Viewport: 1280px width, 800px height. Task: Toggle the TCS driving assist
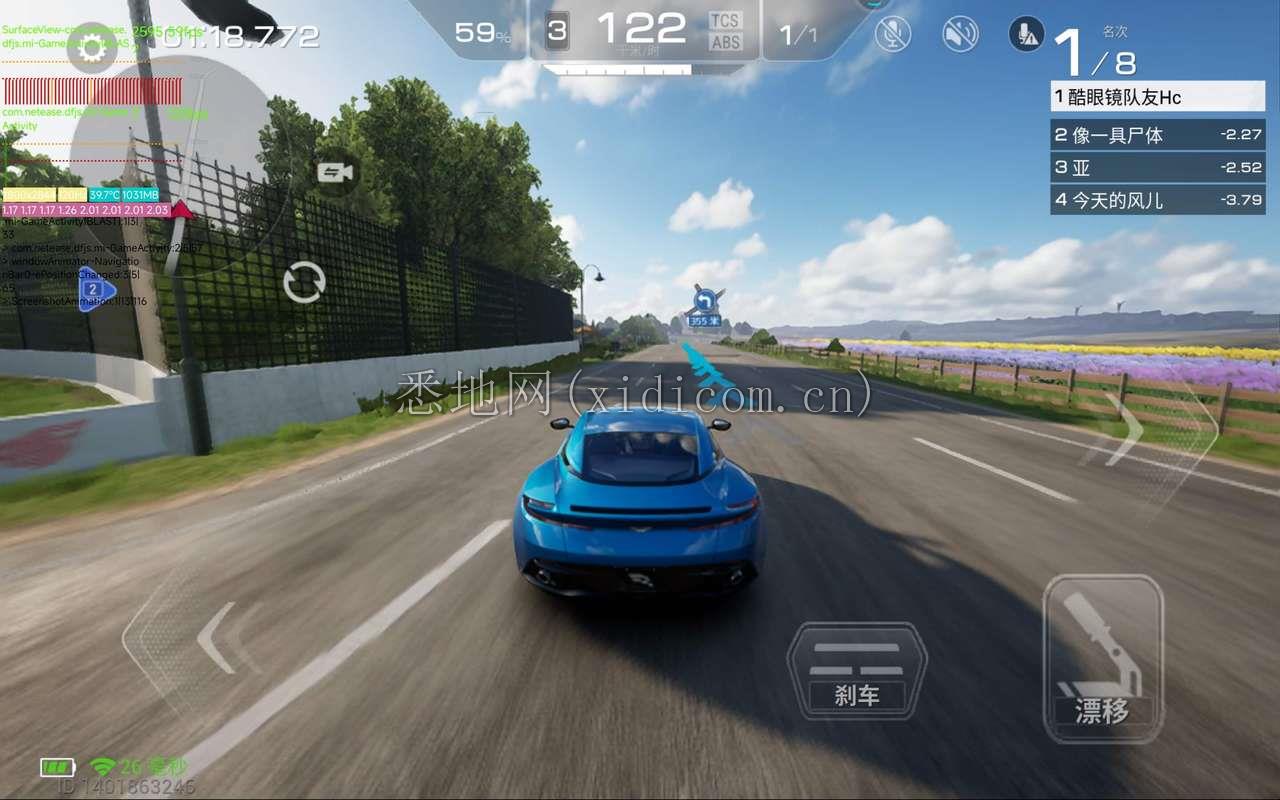pyautogui.click(x=725, y=20)
